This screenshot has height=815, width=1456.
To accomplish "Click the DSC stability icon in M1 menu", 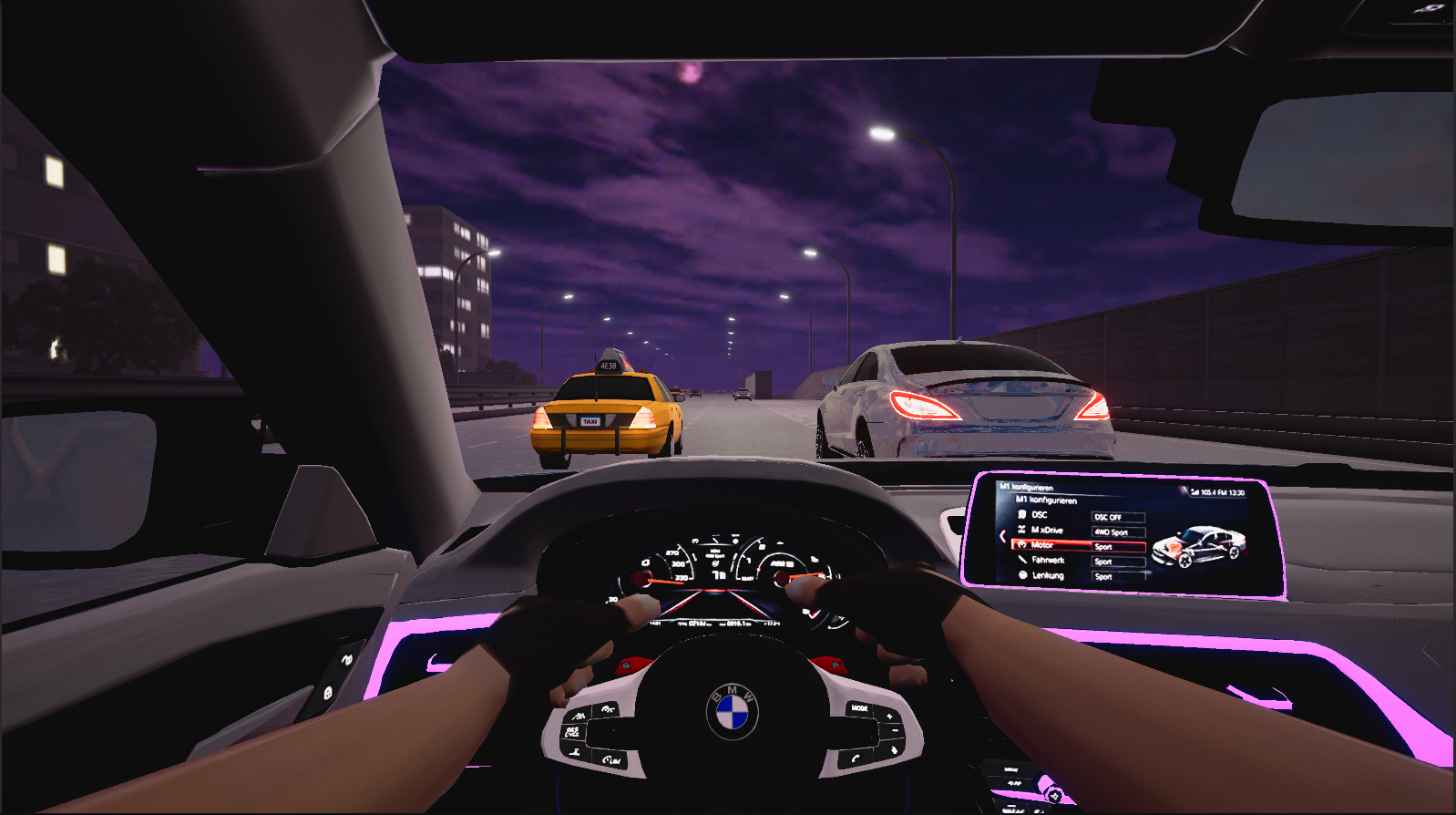I will 1023,515.
